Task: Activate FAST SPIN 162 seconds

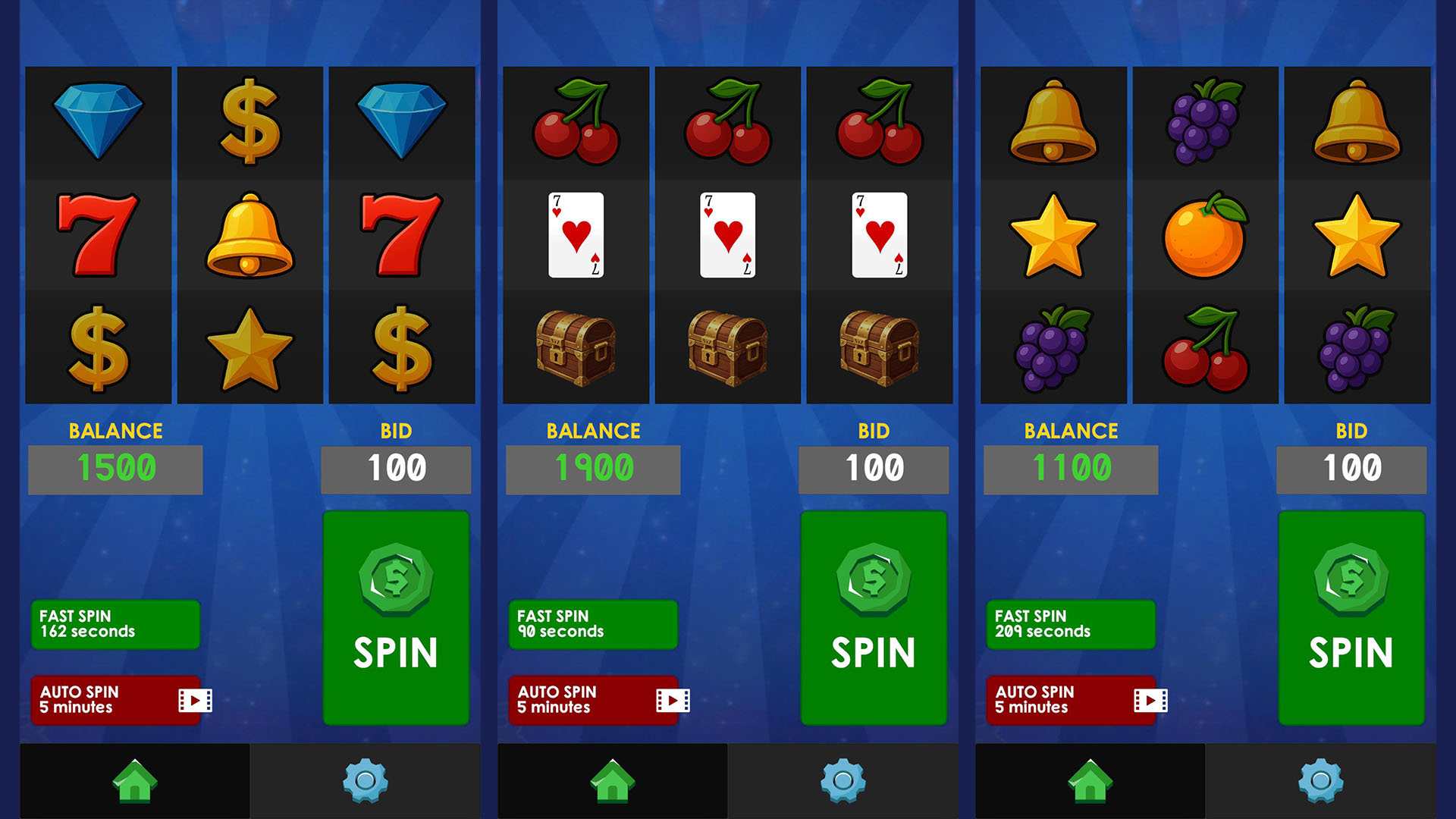Action: click(x=114, y=623)
